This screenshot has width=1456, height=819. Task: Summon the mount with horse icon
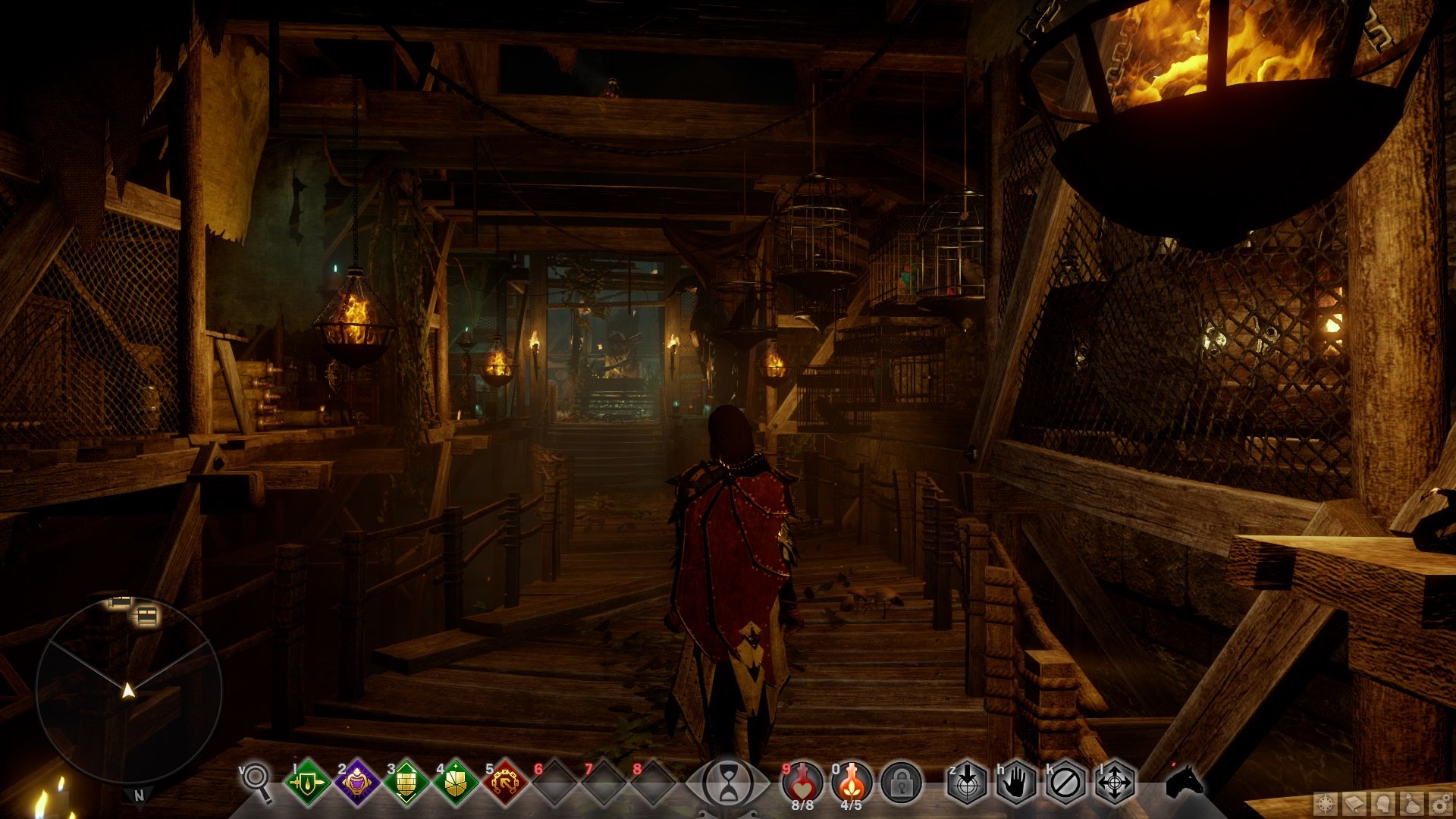(1184, 781)
